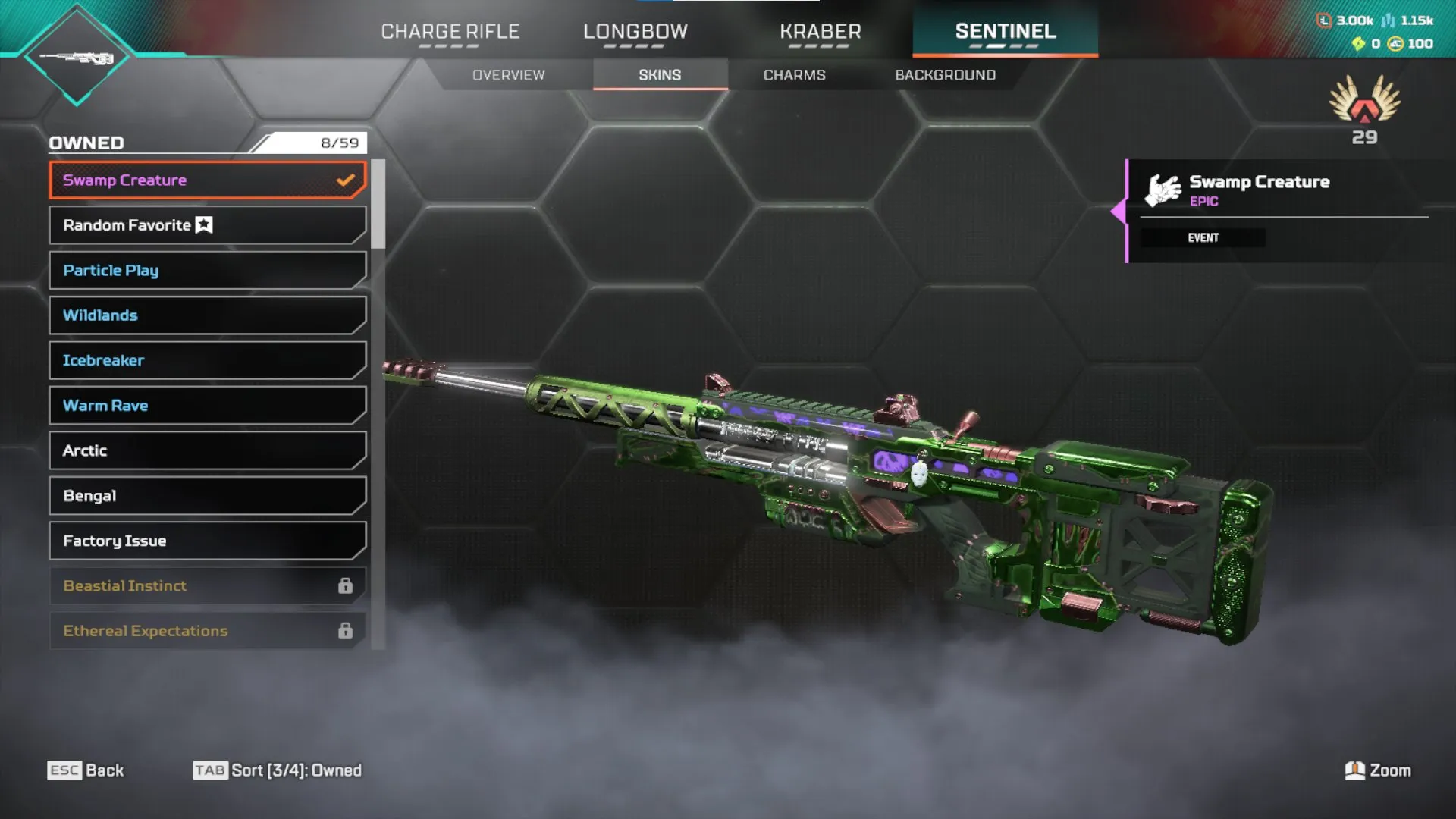The image size is (1456, 819).
Task: Select the Icebreaker skin
Action: pos(207,360)
